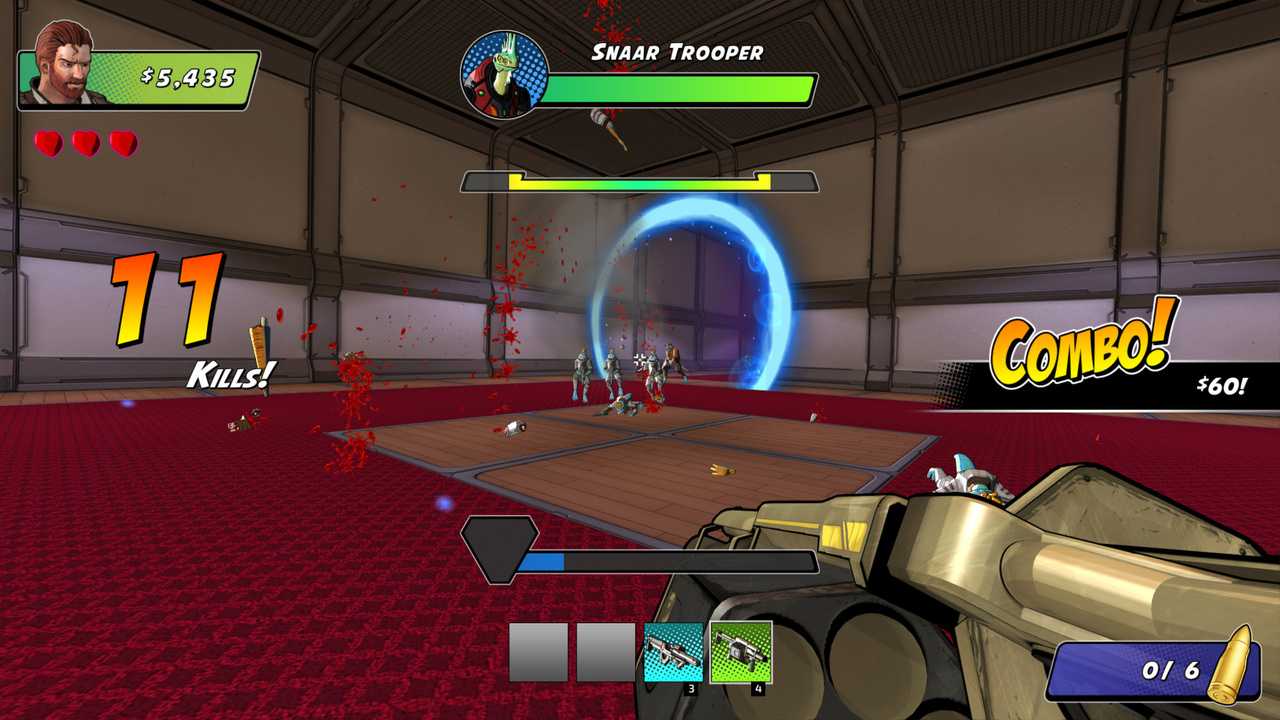Viewport: 1280px width, 720px height.
Task: Click the bearded player character portrait
Action: click(x=67, y=64)
